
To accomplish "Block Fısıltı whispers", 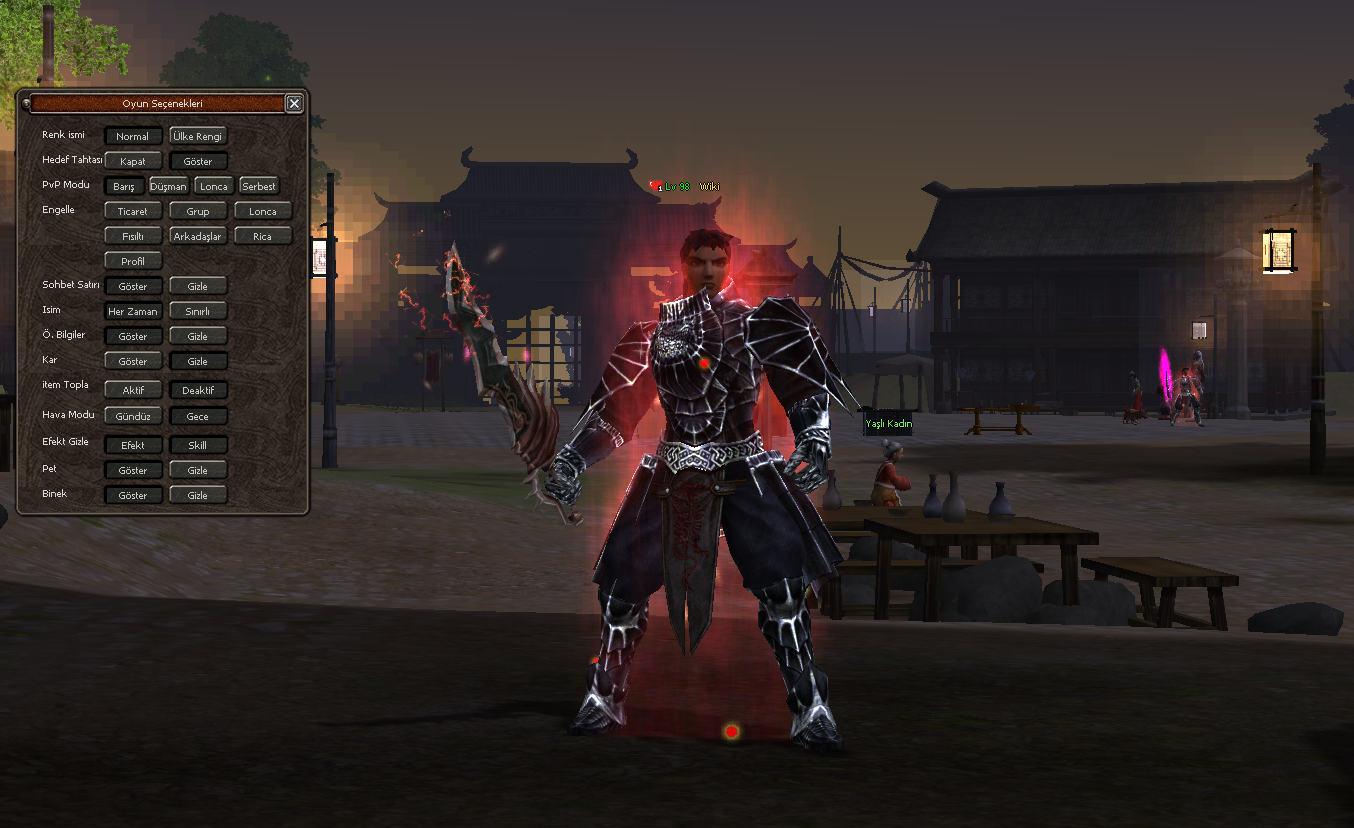I will 133,236.
